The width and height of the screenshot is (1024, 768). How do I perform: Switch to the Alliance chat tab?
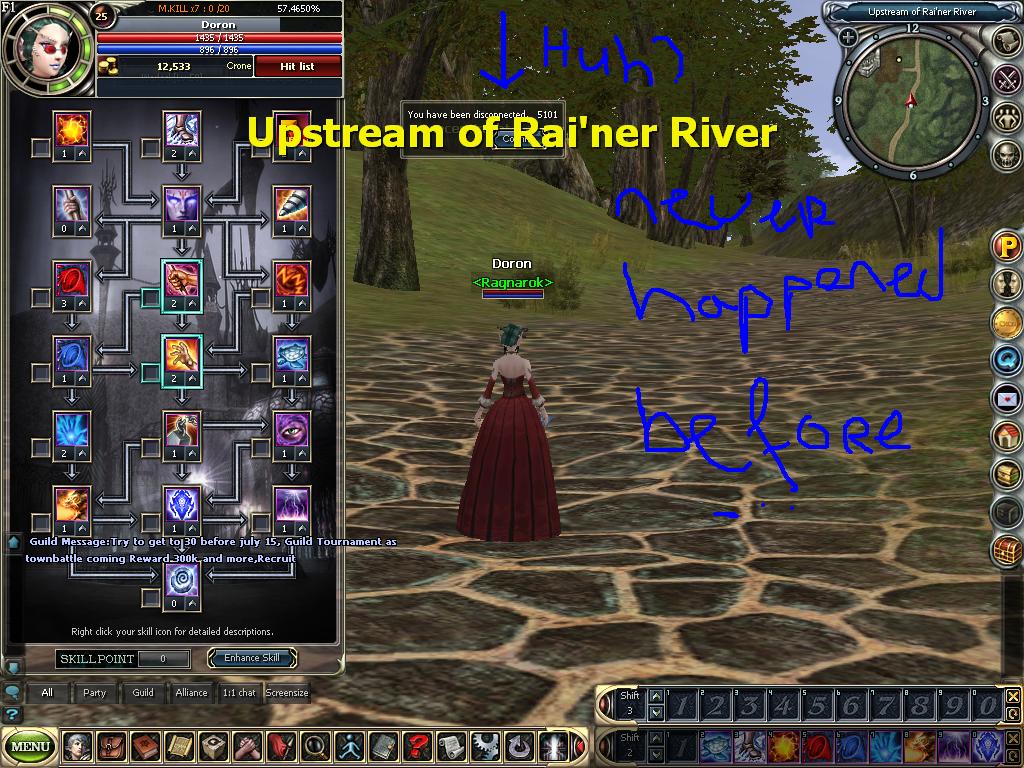point(191,692)
